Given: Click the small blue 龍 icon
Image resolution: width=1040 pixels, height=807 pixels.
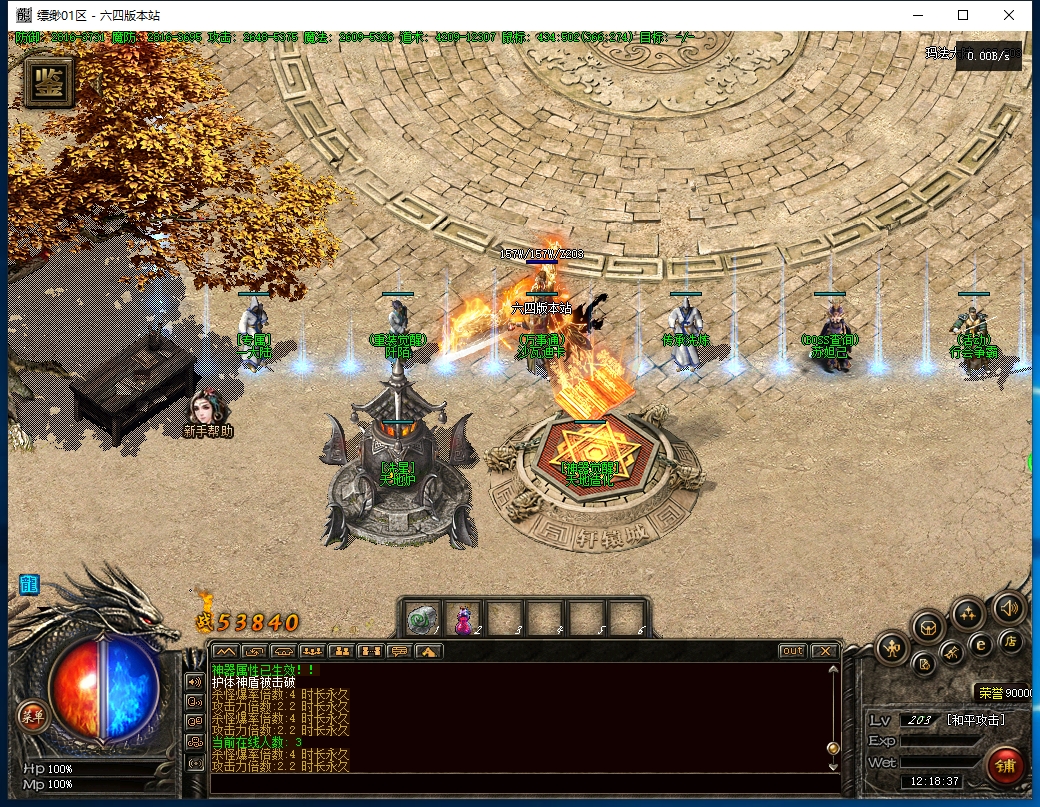Looking at the screenshot, I should (x=28, y=584).
